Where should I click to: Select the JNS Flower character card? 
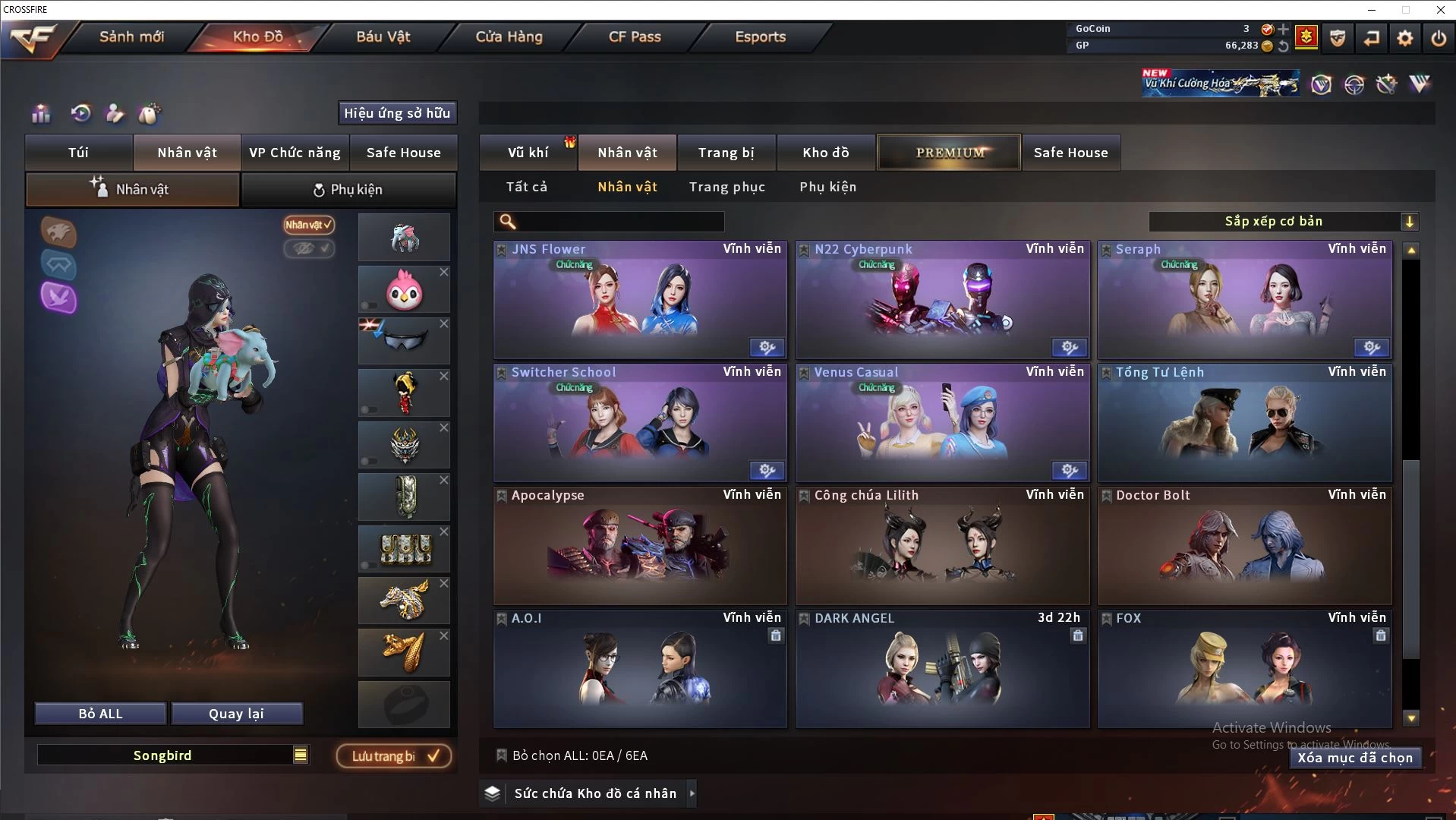[639, 301]
